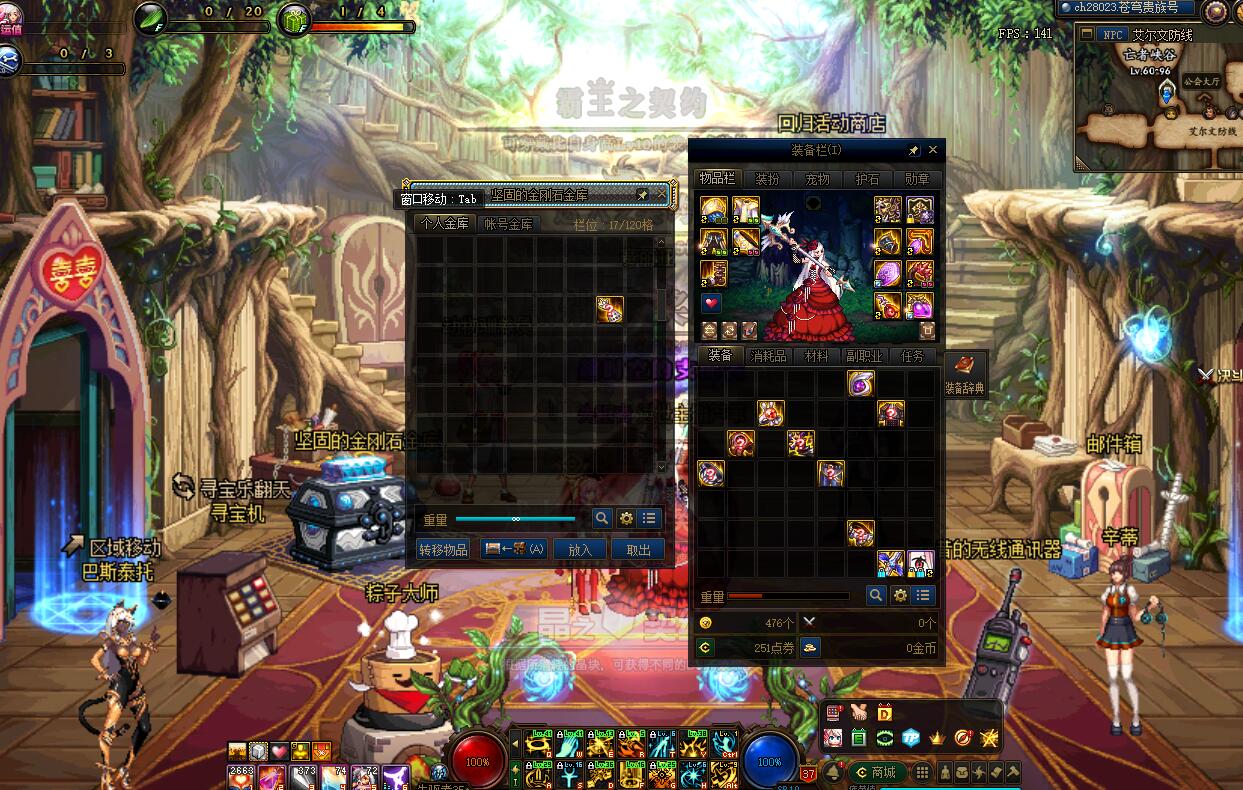
Task: Close the 装备栏 inventory window
Action: (x=933, y=150)
